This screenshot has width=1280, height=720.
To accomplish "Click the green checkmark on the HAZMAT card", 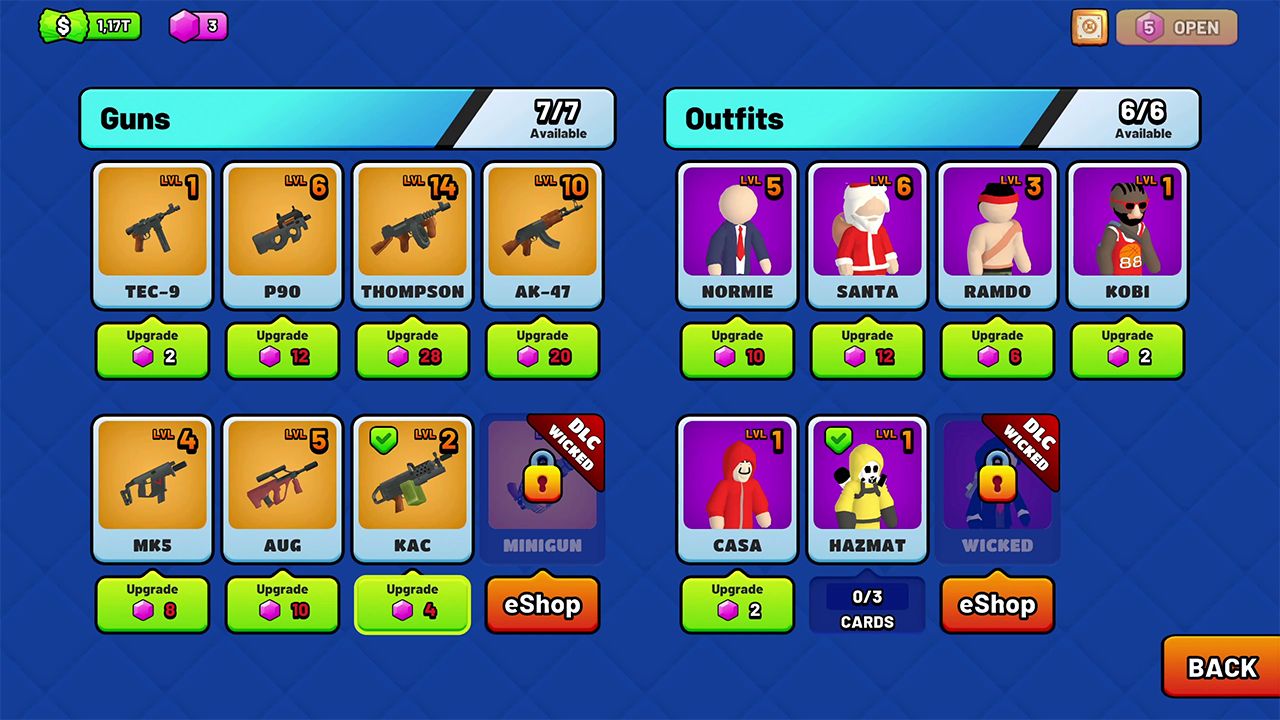I will pos(838,438).
